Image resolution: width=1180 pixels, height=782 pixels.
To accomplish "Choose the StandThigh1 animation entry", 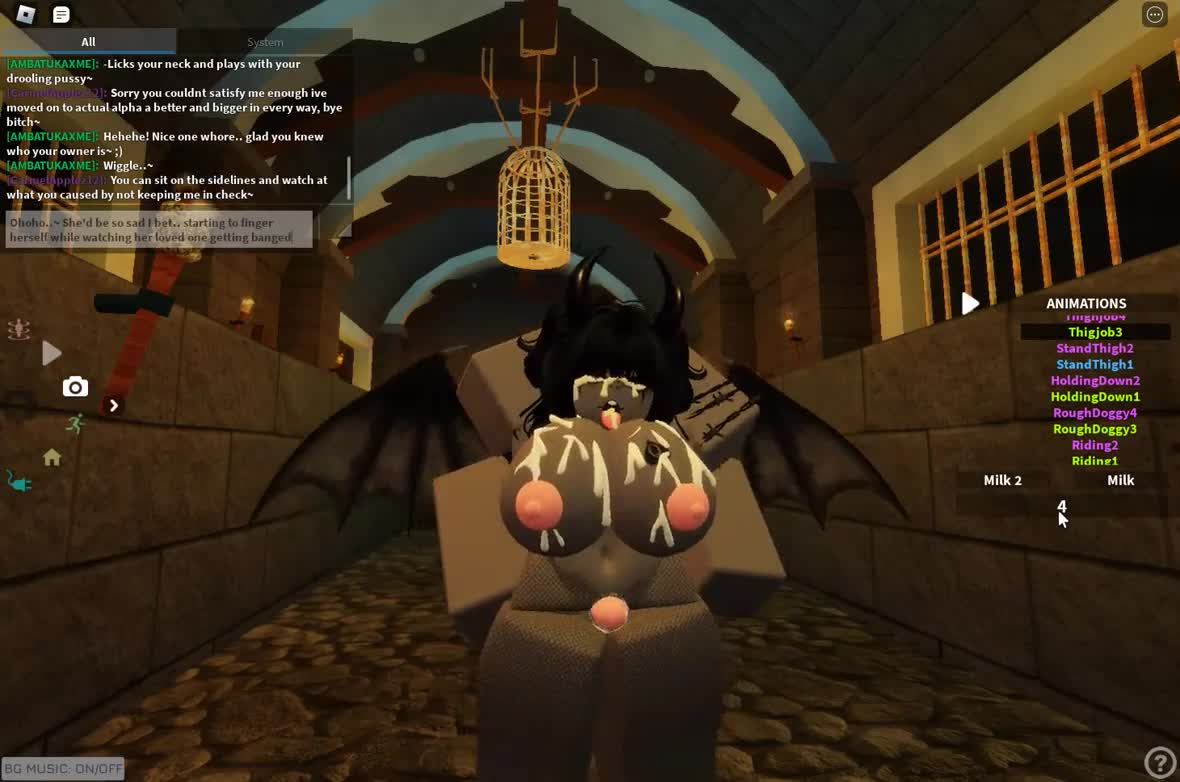I will click(1095, 364).
